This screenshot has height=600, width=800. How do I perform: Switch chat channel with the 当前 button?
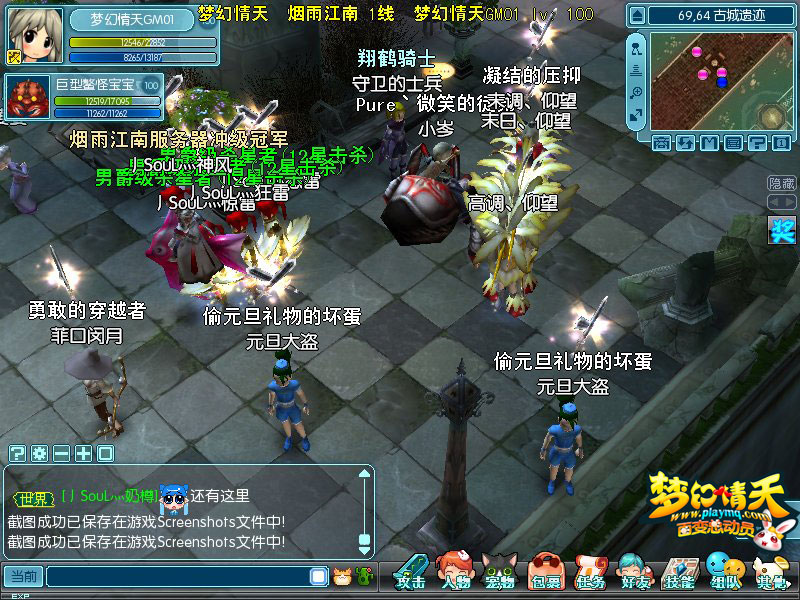point(24,577)
